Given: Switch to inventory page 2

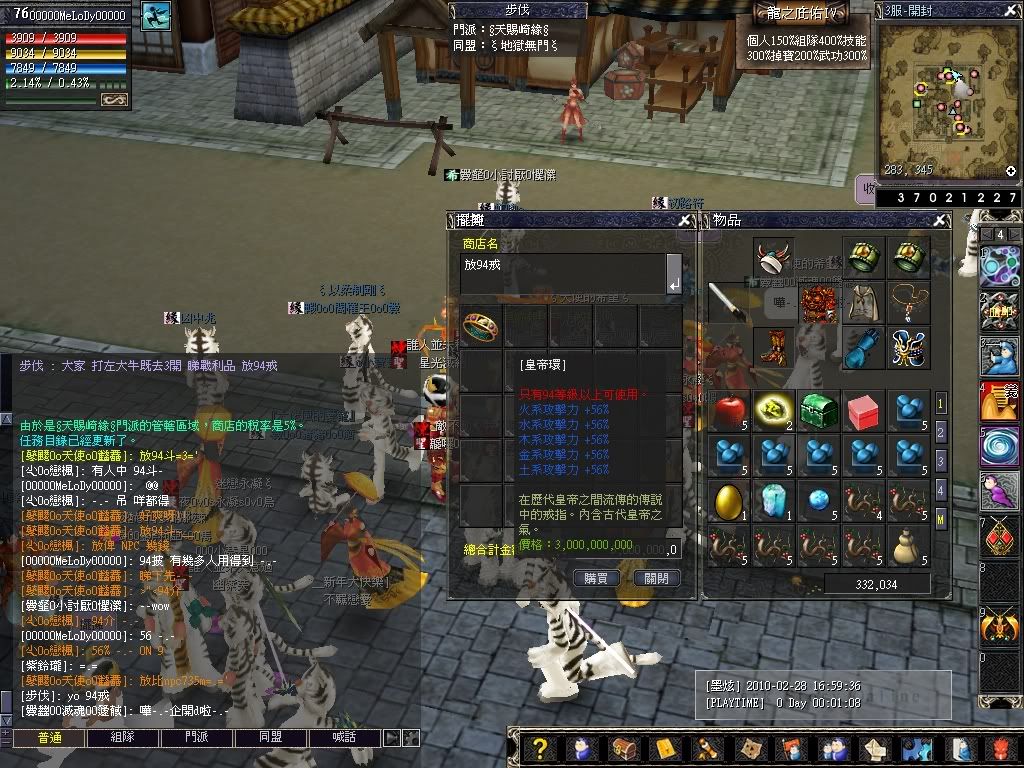Looking at the screenshot, I should point(941,432).
